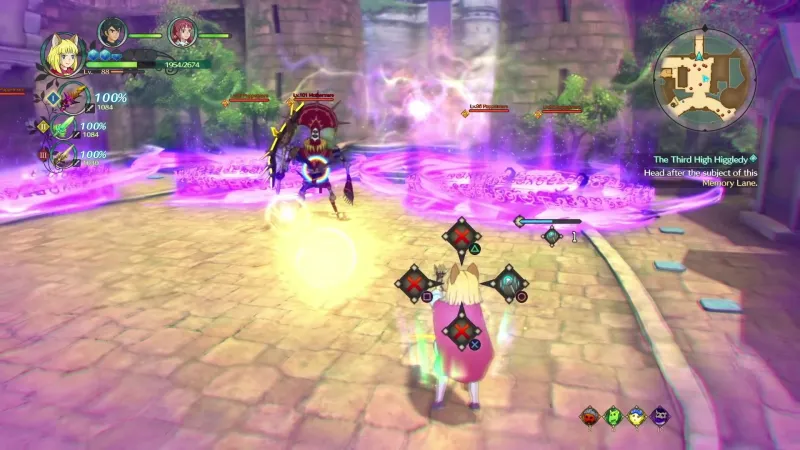Equip weapon slot III with the golden sword
The height and width of the screenshot is (450, 800).
tap(66, 156)
